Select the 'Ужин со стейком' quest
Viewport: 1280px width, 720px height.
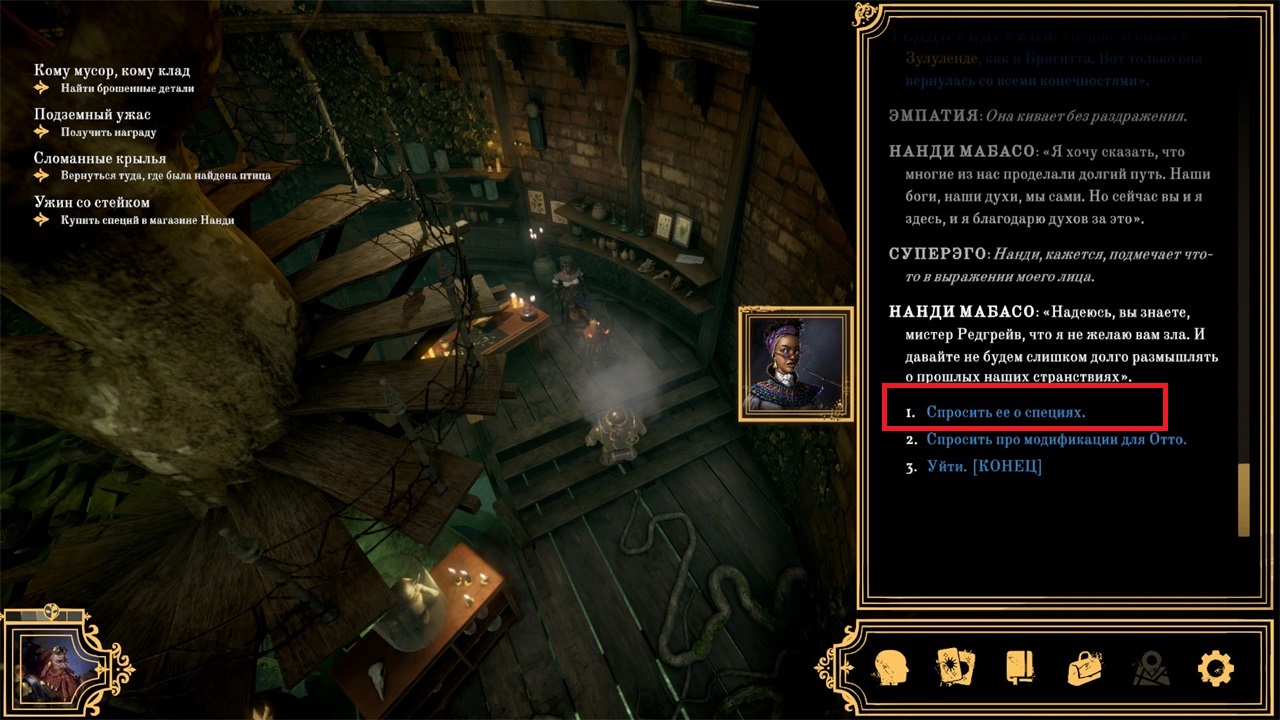click(x=92, y=202)
